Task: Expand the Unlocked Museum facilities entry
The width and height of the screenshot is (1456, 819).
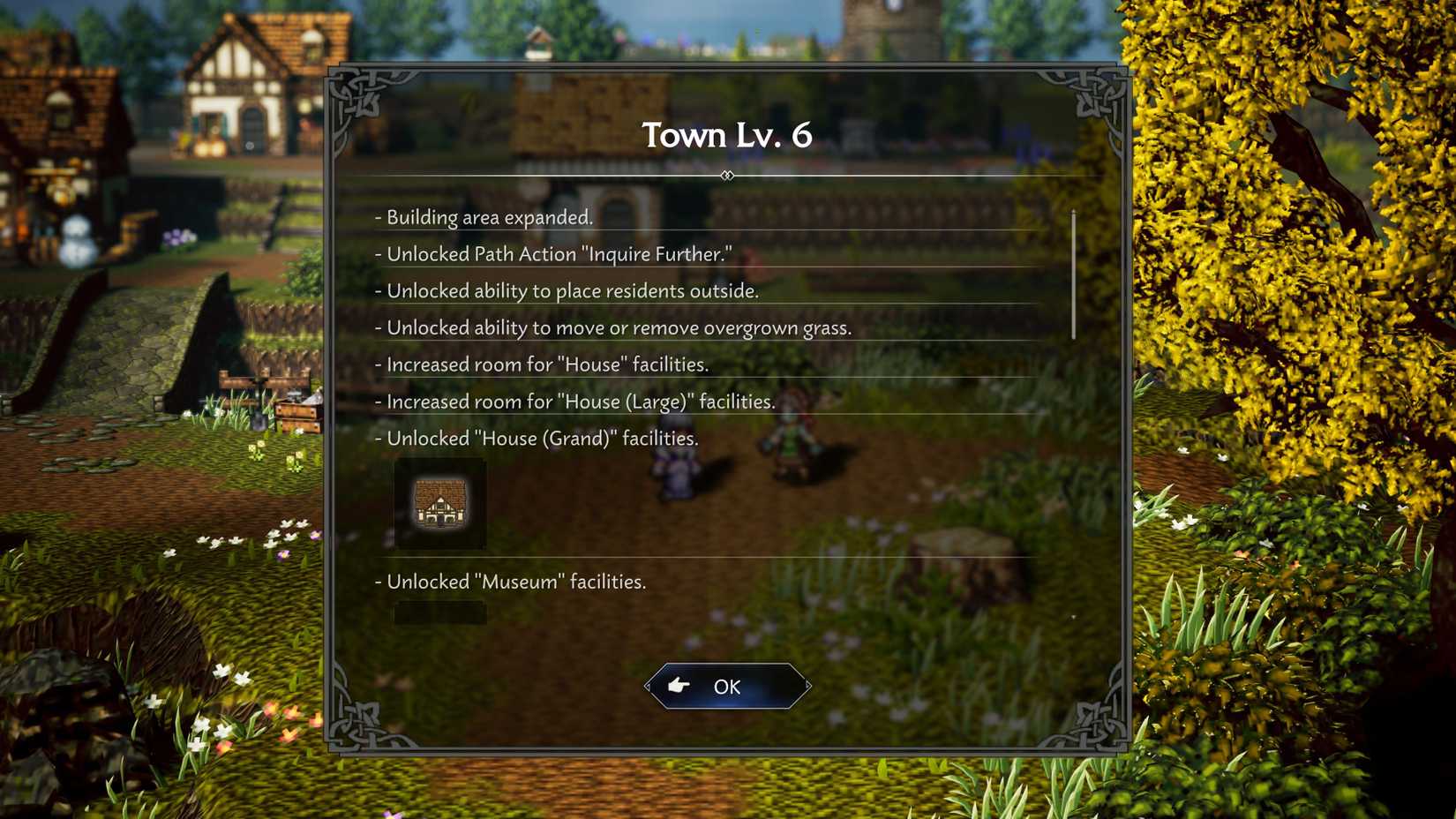Action: 513,582
